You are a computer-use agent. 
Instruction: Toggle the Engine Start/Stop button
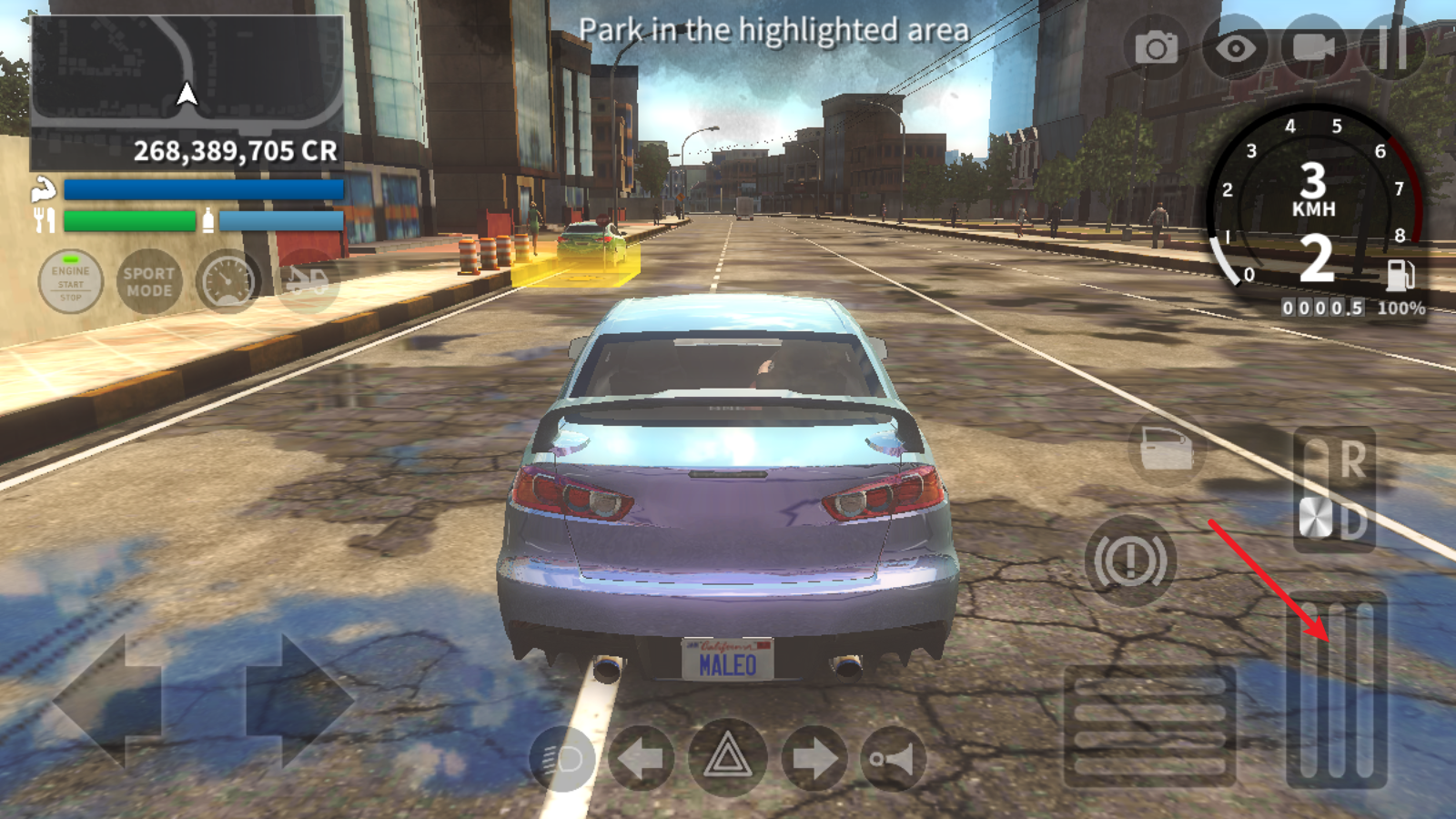70,282
